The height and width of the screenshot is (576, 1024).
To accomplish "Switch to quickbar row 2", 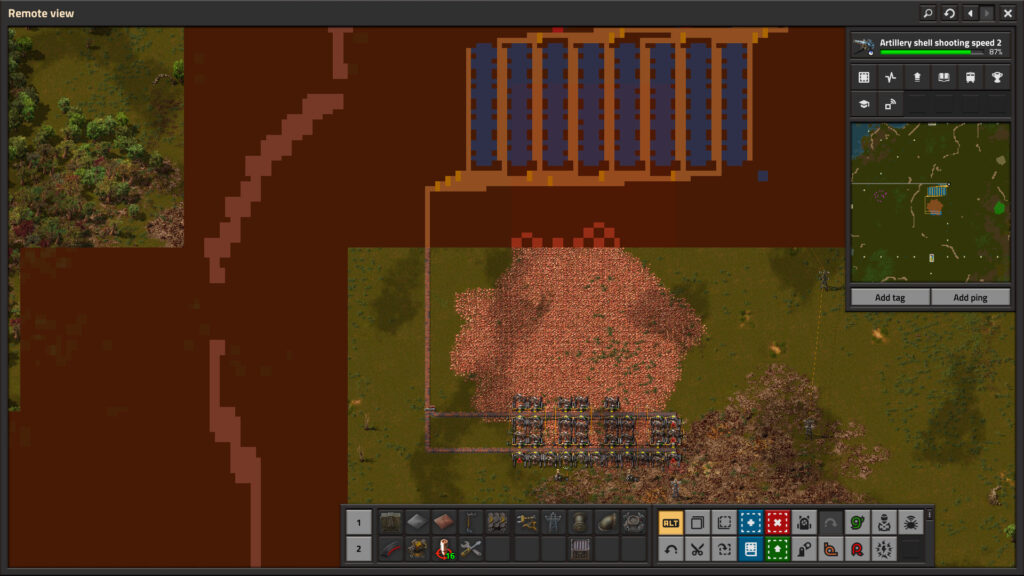I will click(358, 548).
